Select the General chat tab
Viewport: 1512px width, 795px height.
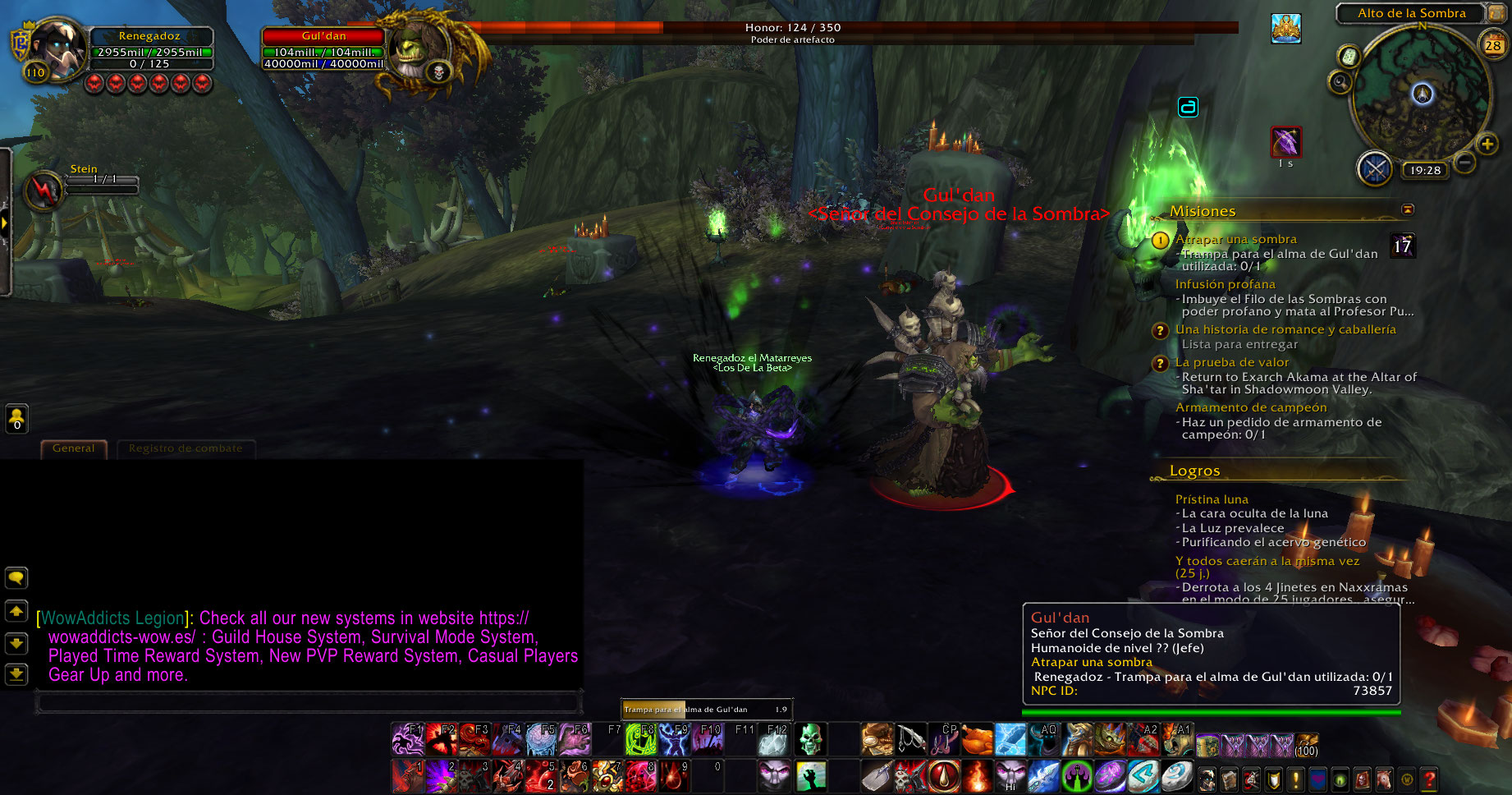(x=74, y=448)
